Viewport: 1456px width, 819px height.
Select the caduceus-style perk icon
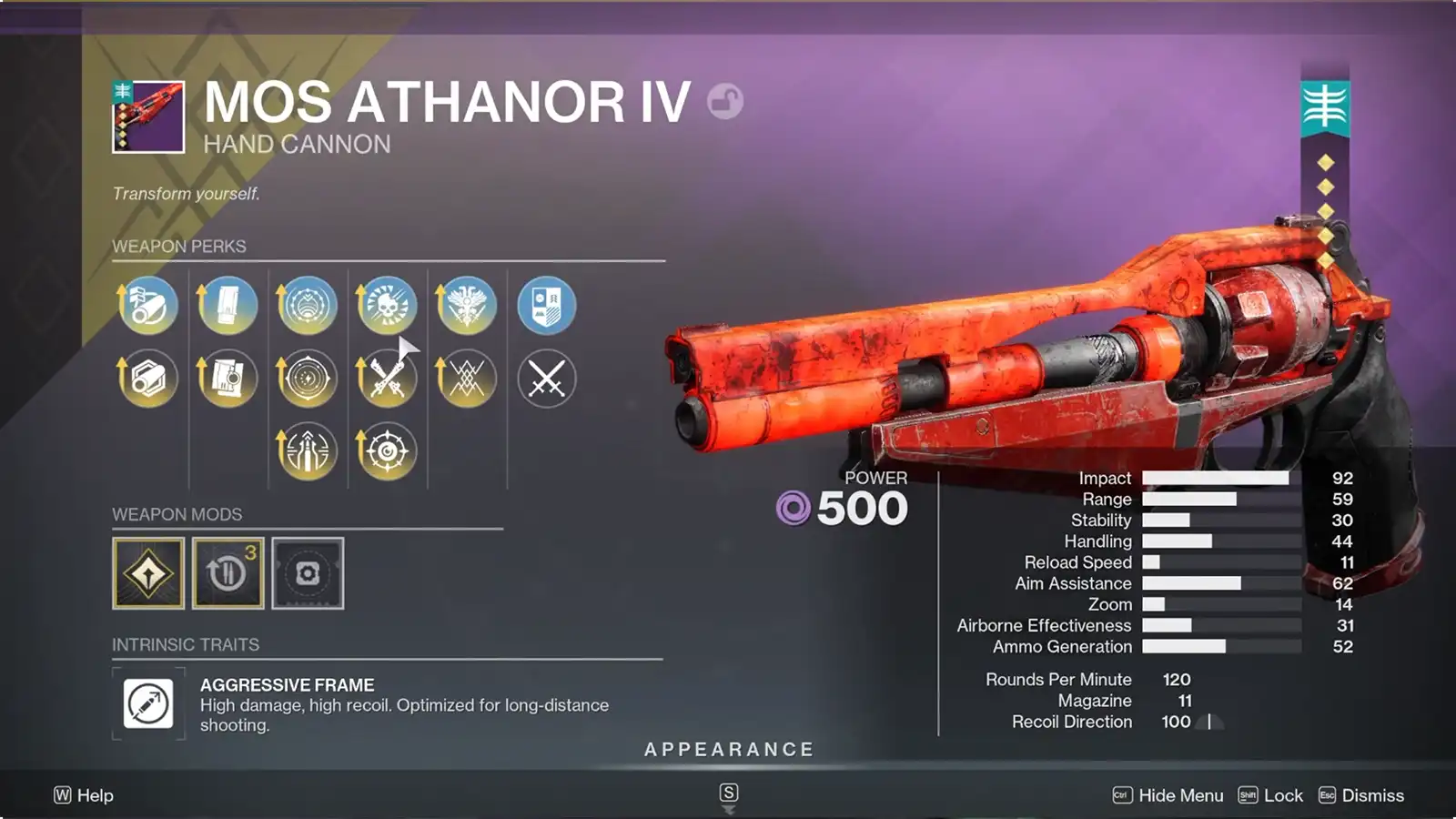coord(466,307)
